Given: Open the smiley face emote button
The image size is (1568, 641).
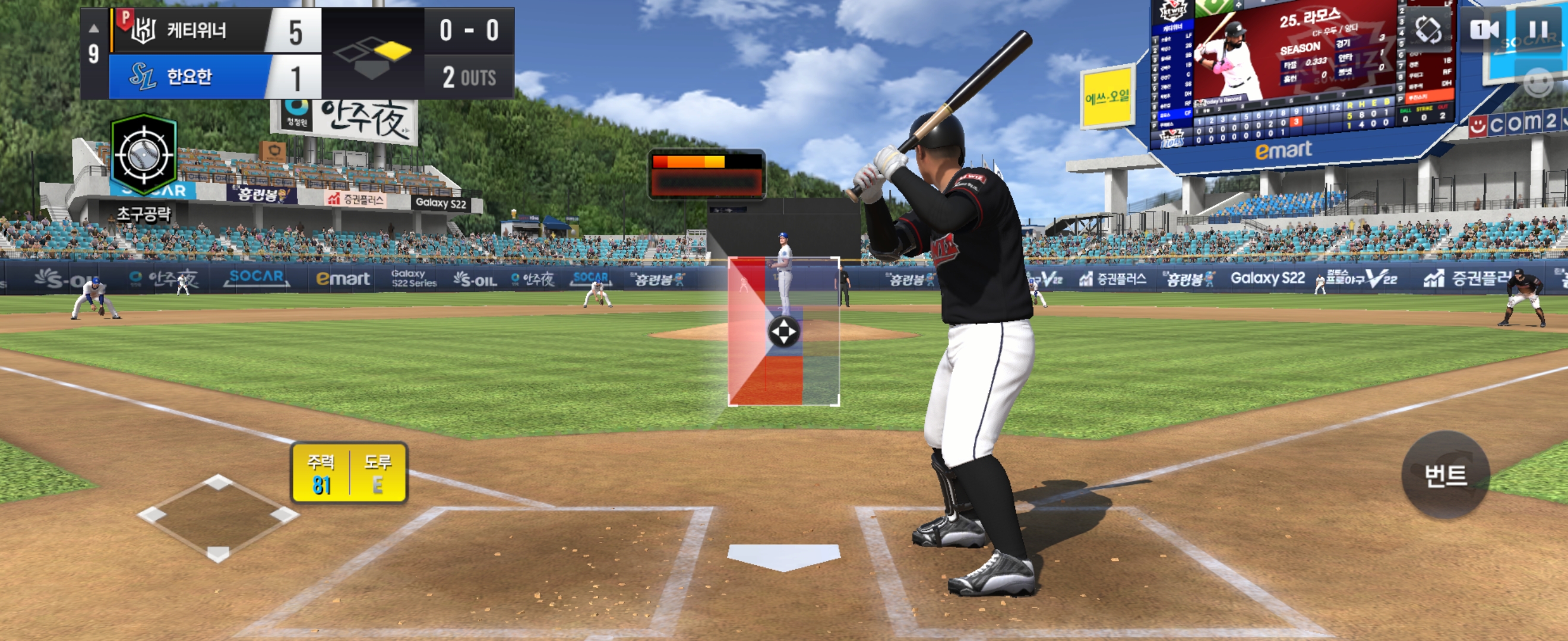Looking at the screenshot, I should coord(1538,82).
